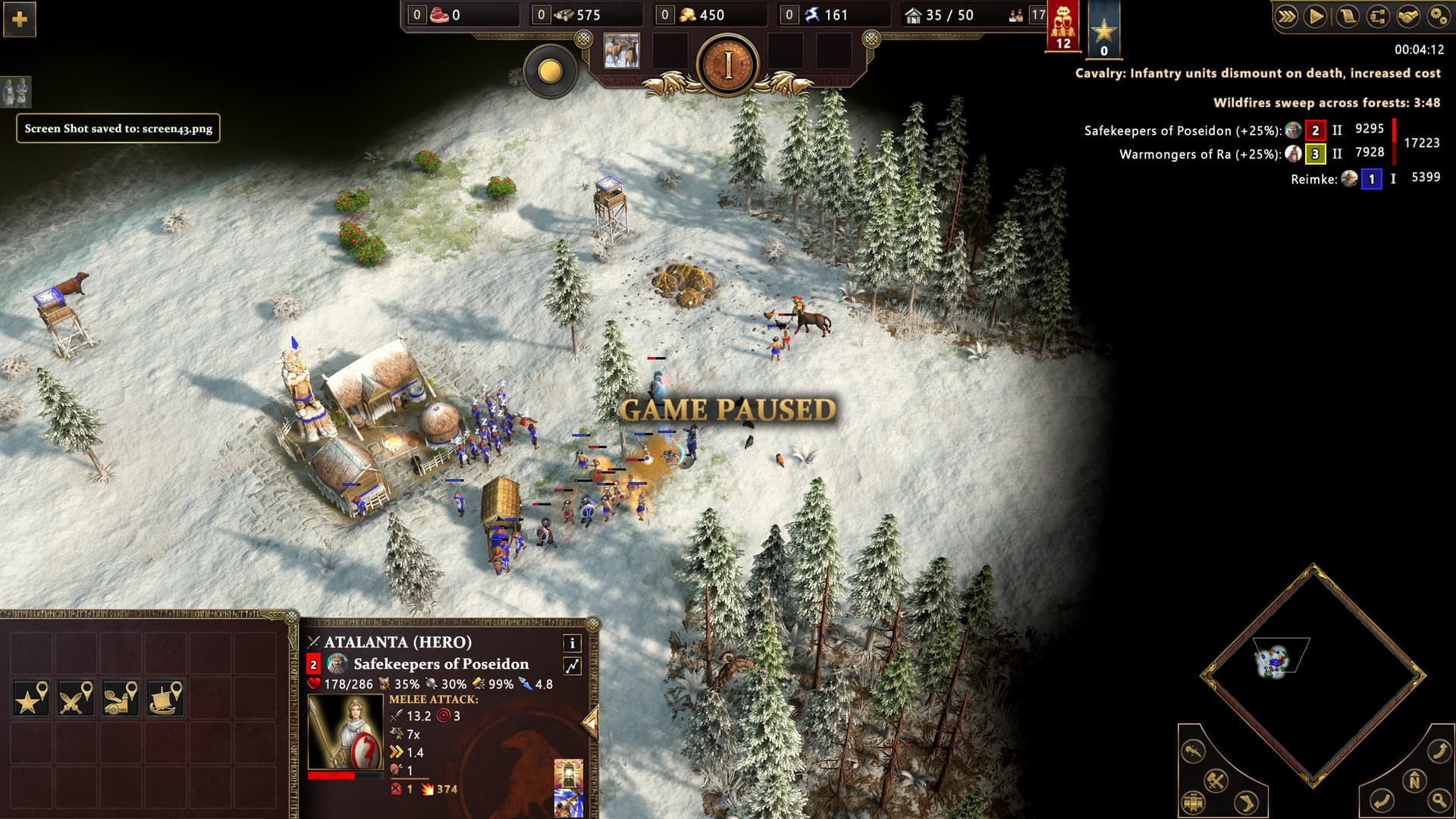Open the diplomacy handshake menu

pyautogui.click(x=1408, y=16)
